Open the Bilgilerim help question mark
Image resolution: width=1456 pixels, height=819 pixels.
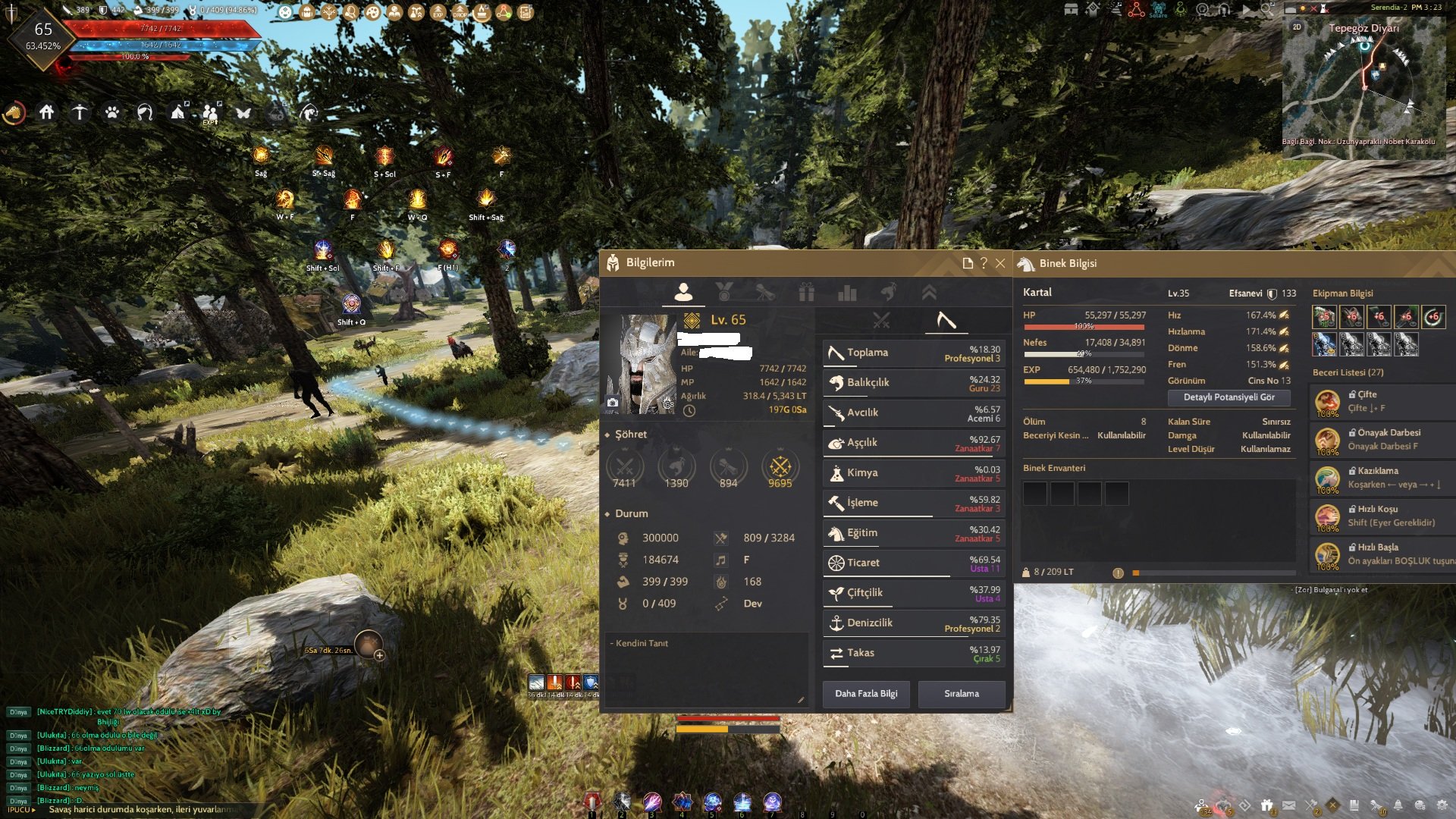point(984,263)
